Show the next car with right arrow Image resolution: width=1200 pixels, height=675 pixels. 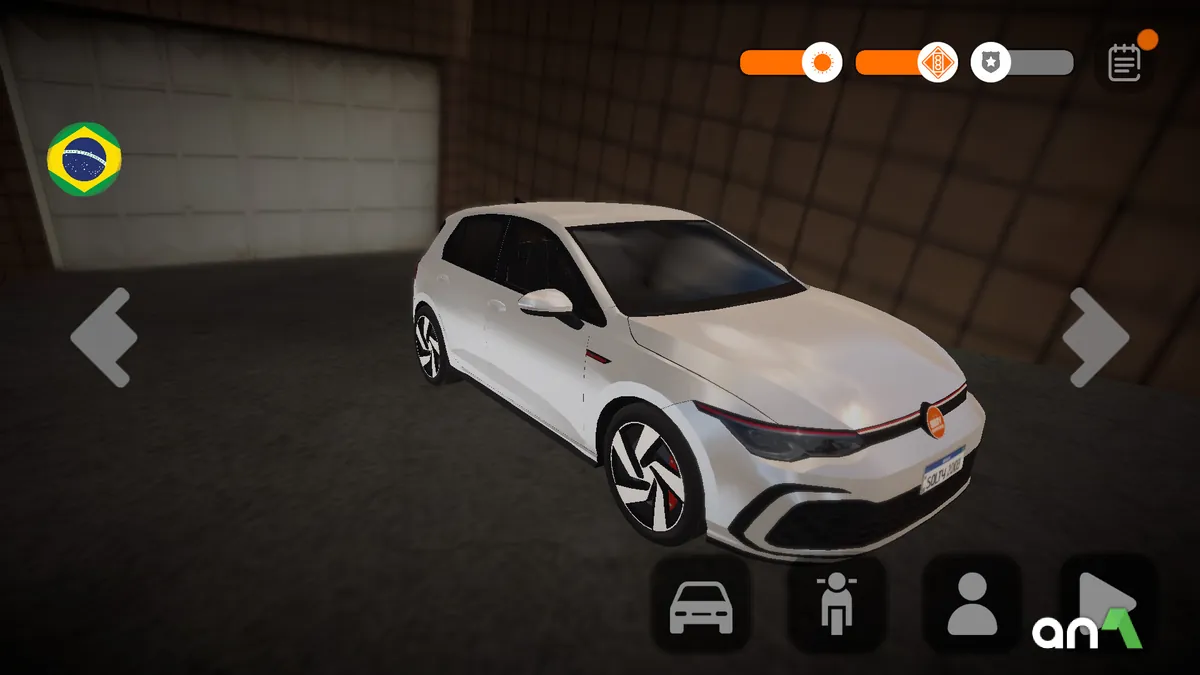click(x=1095, y=337)
